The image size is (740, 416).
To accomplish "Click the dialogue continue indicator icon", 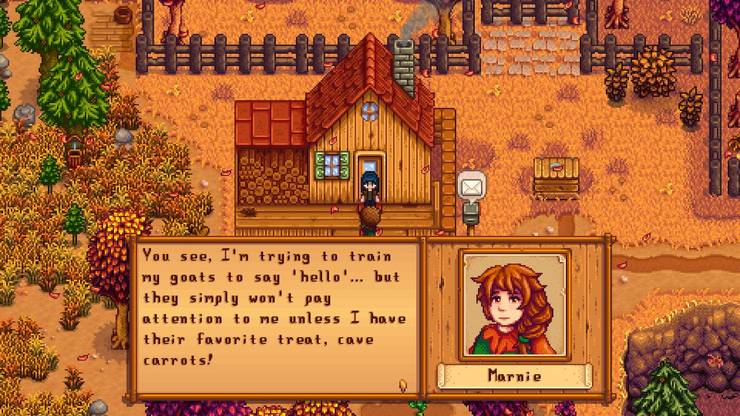I will tap(403, 384).
